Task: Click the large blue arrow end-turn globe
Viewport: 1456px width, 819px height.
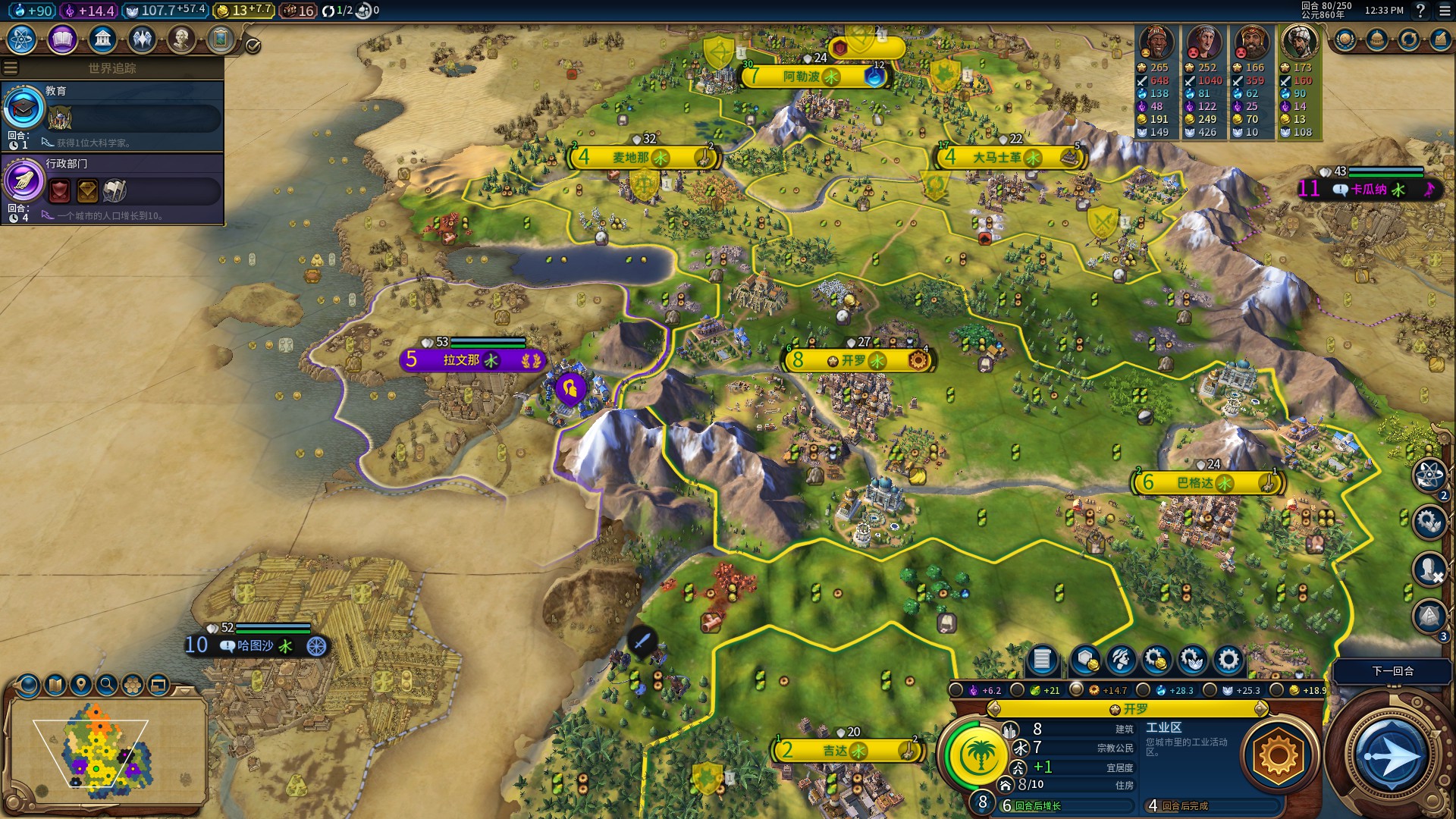Action: [x=1391, y=755]
